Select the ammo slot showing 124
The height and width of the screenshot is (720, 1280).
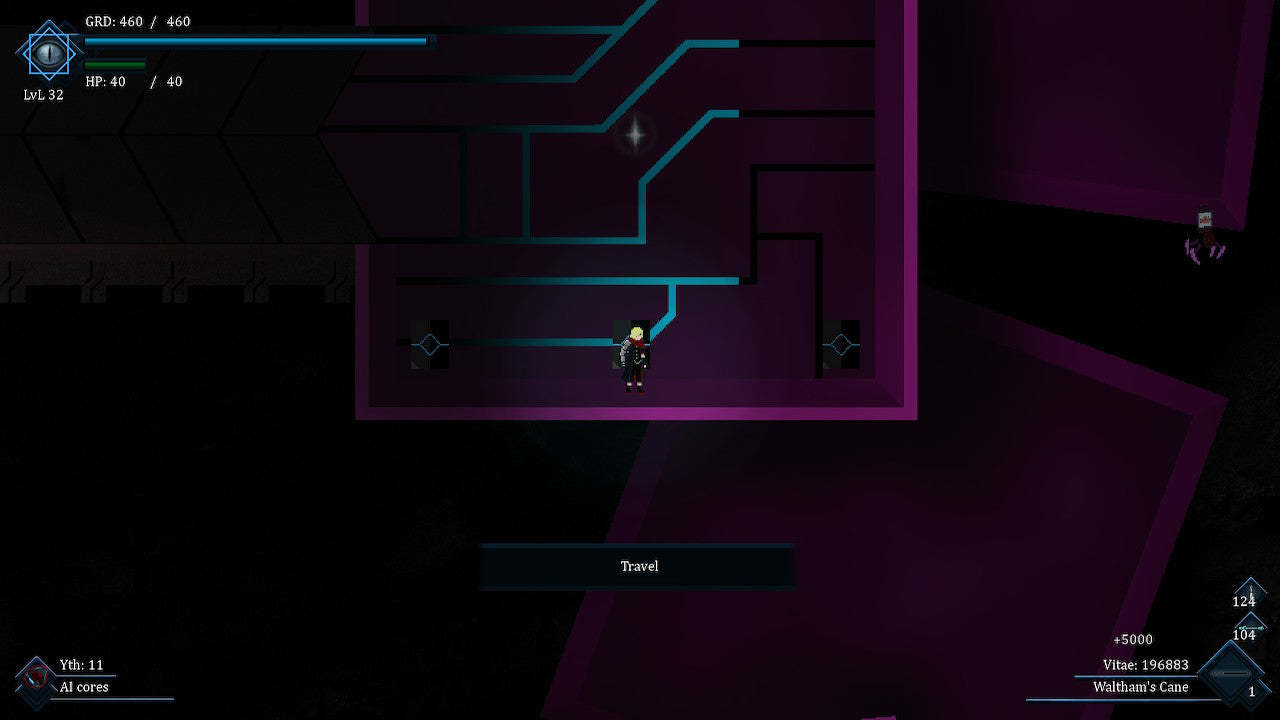pos(1248,593)
